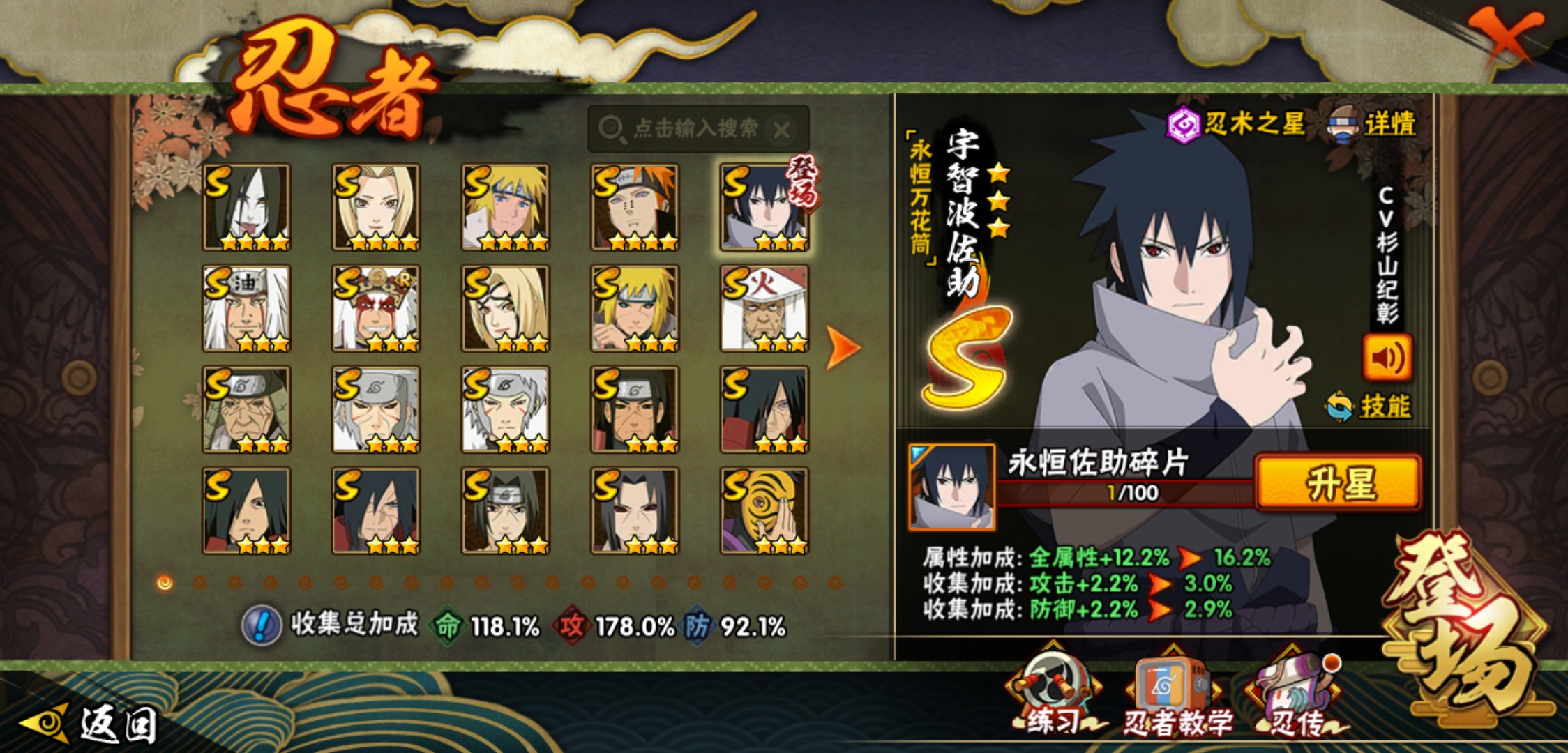The width and height of the screenshot is (1568, 753).
Task: Show next ninja page with orange arrow
Action: [843, 347]
